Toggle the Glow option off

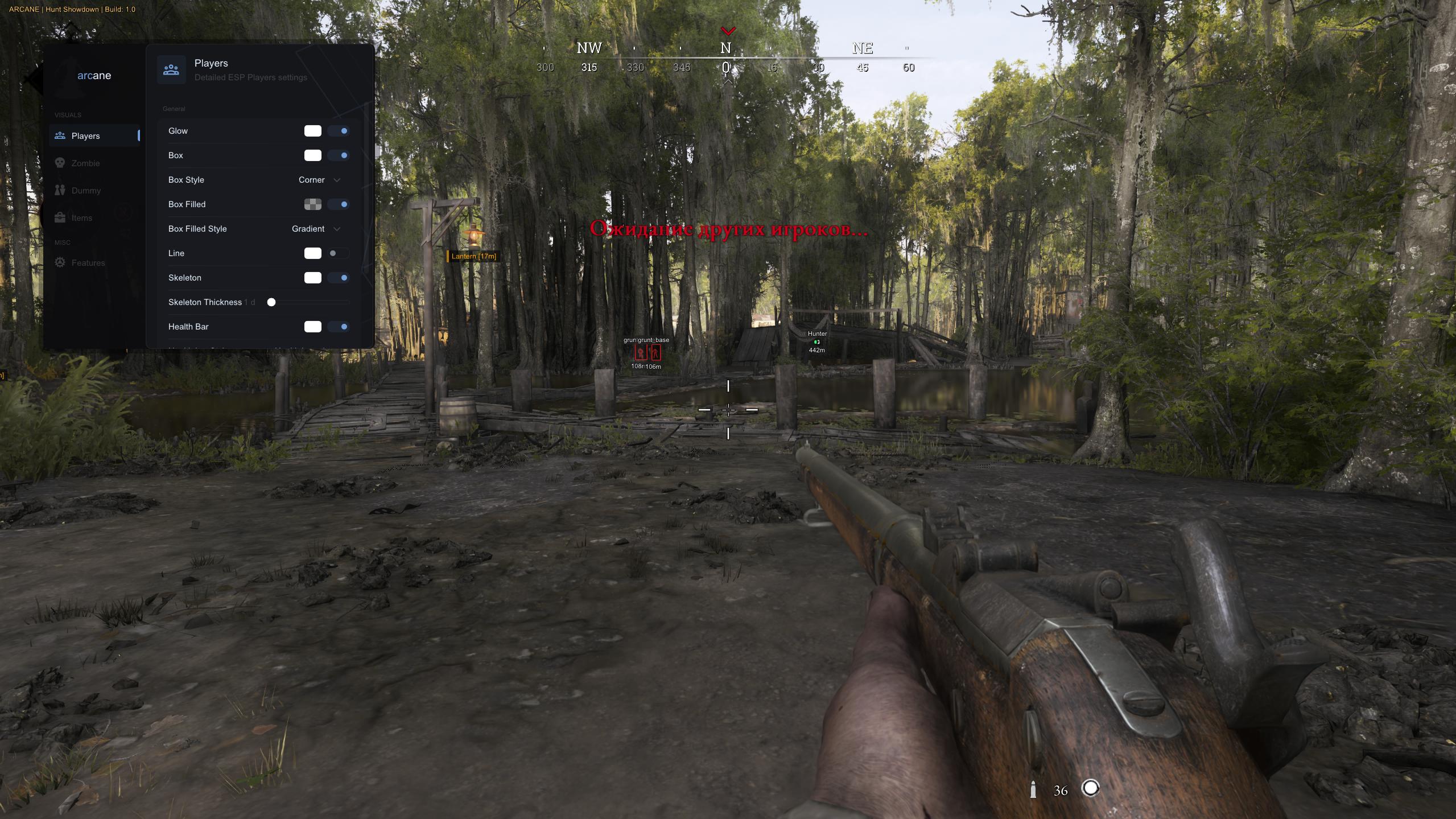click(340, 130)
